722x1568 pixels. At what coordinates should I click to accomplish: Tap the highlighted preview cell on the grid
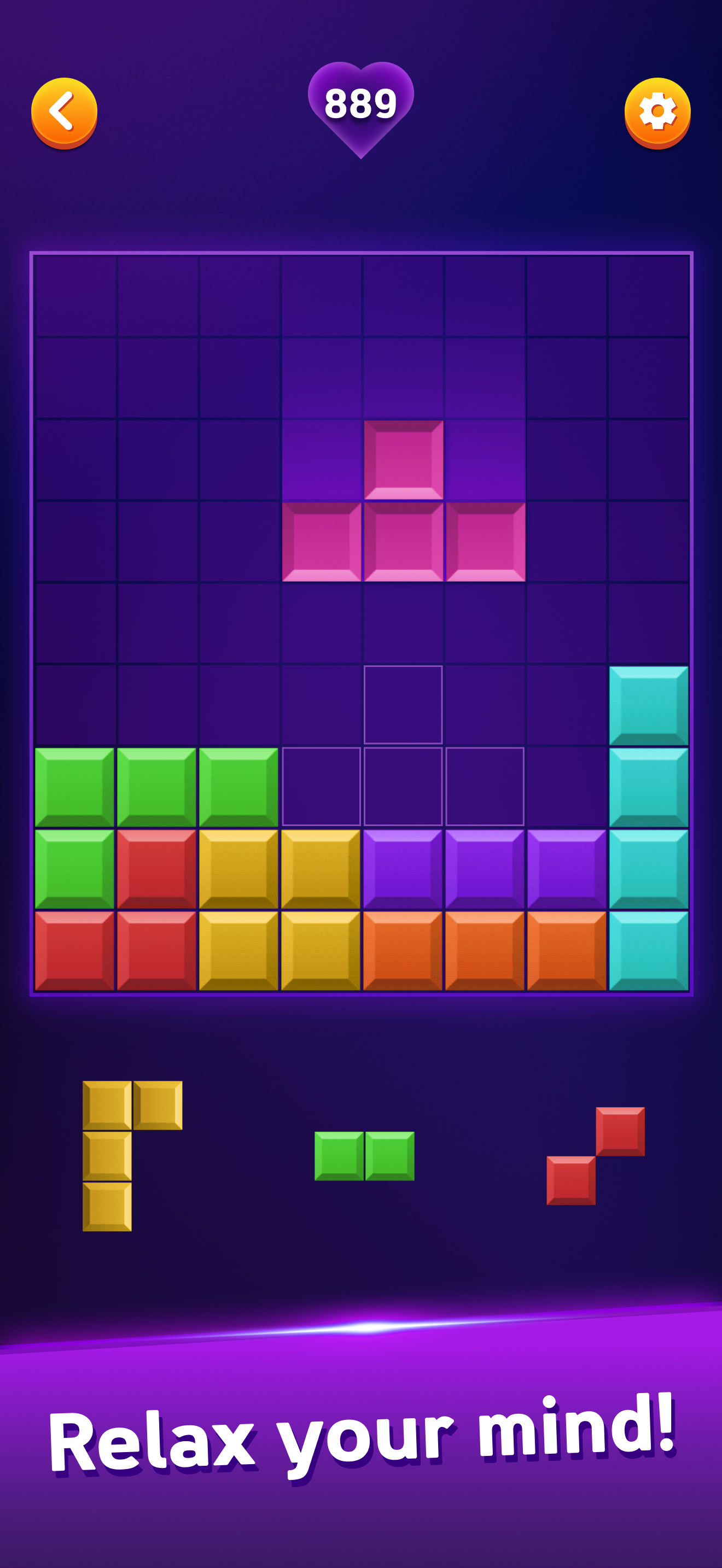(403, 706)
